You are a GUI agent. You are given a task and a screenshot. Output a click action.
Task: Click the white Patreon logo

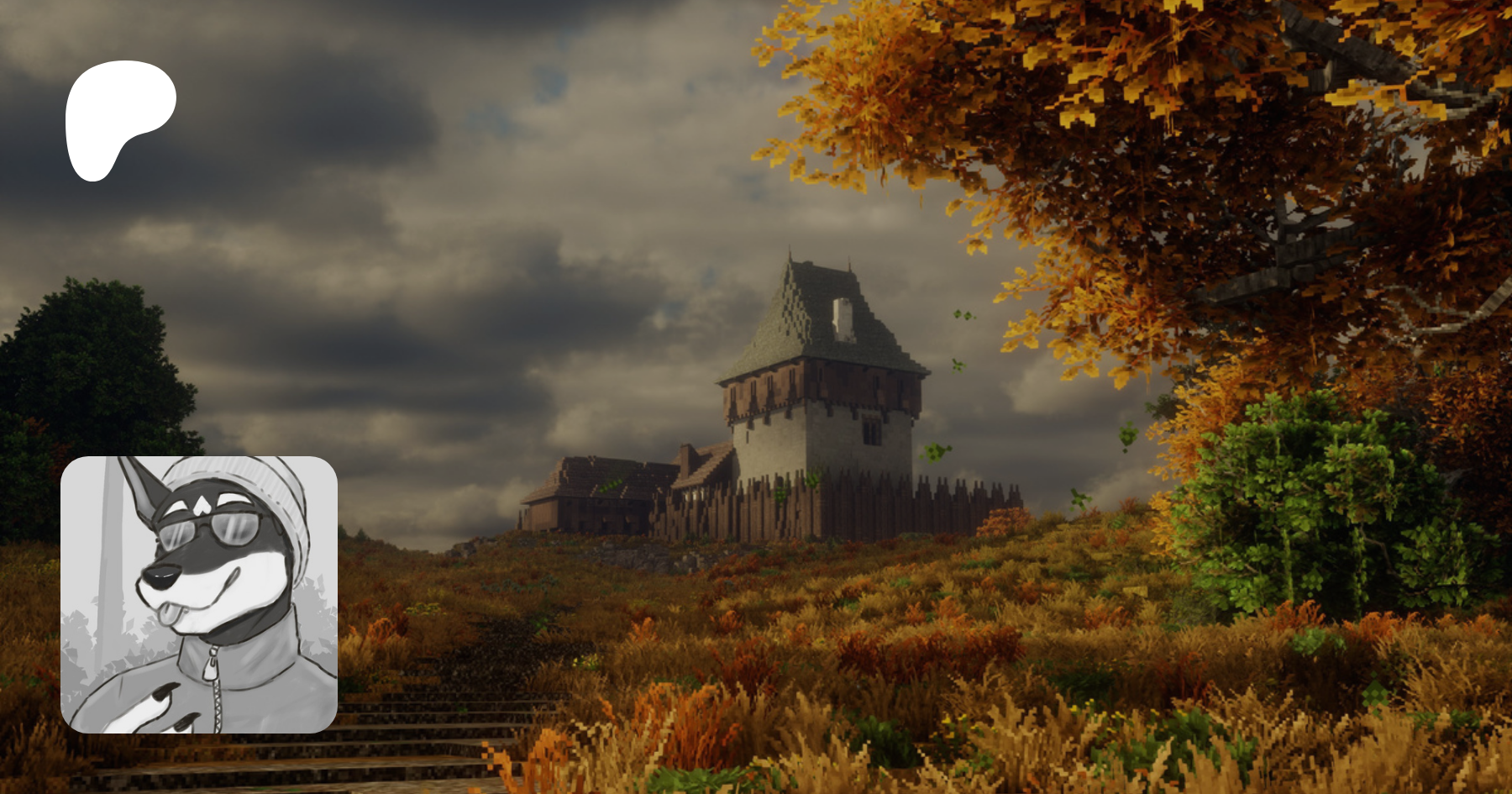coord(118,118)
